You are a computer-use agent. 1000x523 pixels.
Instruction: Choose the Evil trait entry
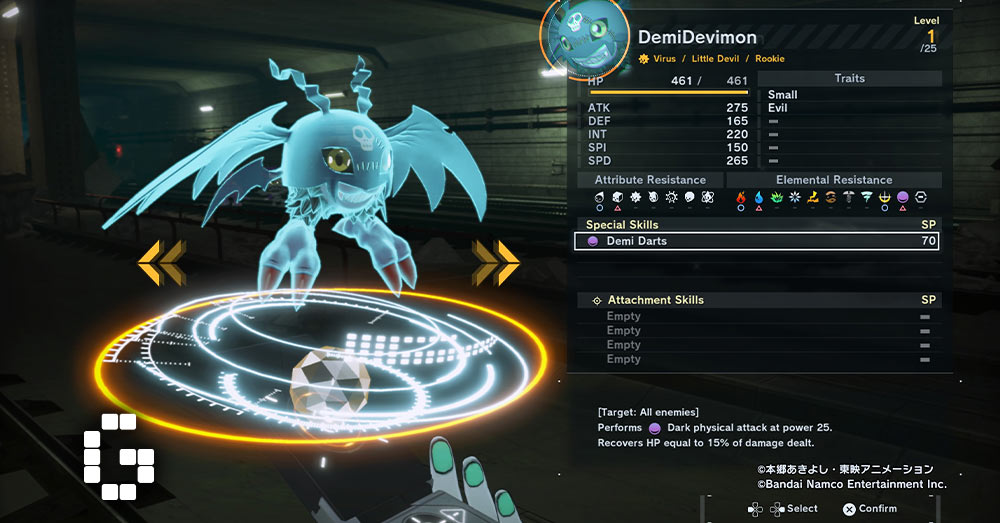778,108
